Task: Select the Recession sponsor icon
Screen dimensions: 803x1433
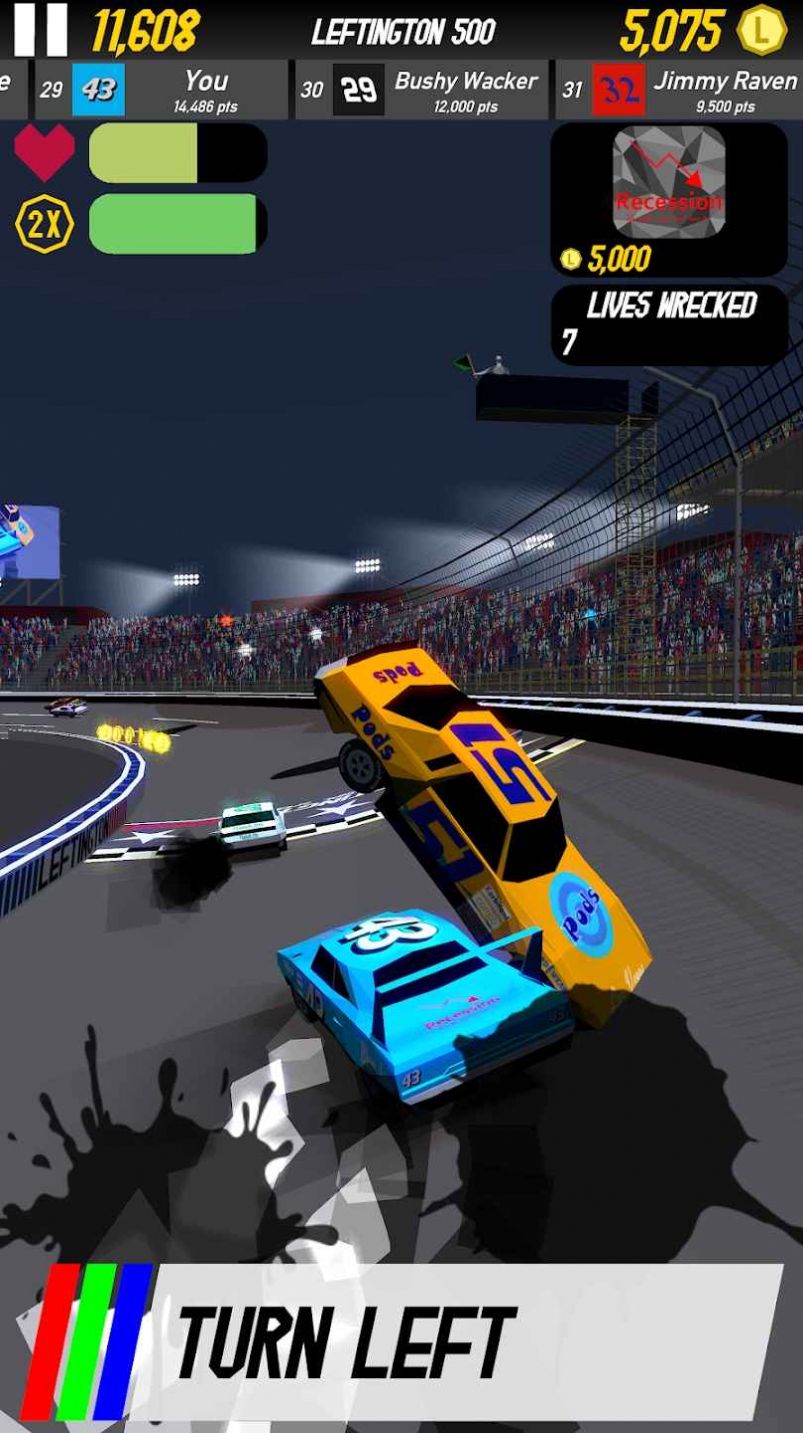Action: coord(668,181)
